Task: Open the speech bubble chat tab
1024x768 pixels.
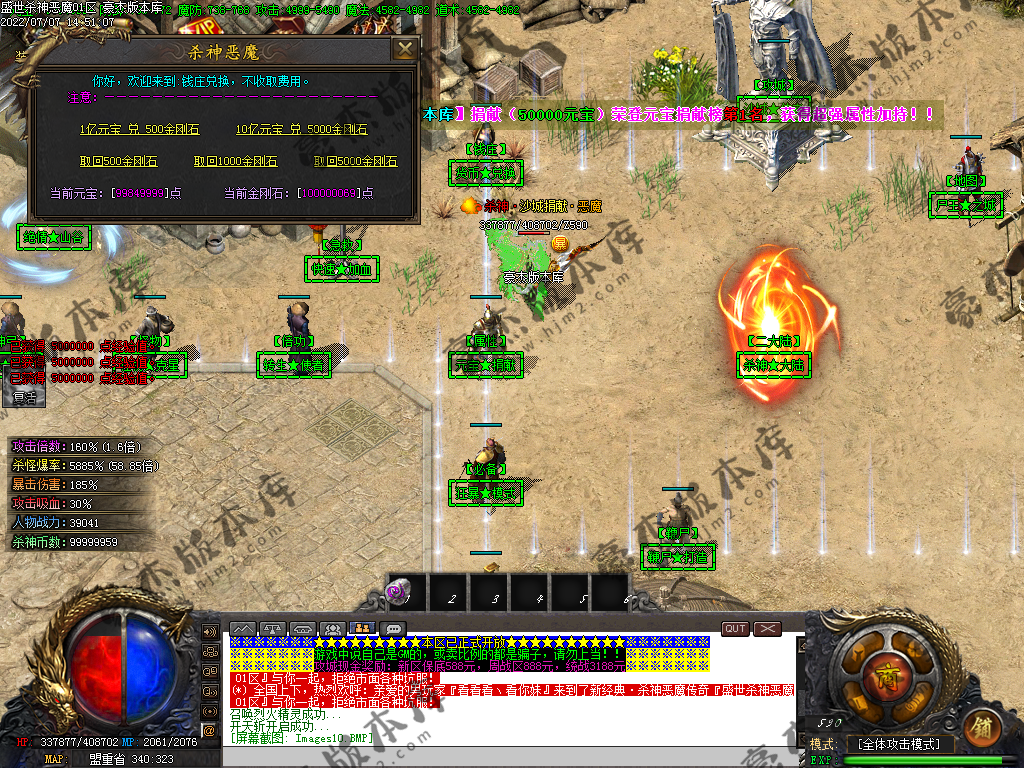Action: (394, 629)
